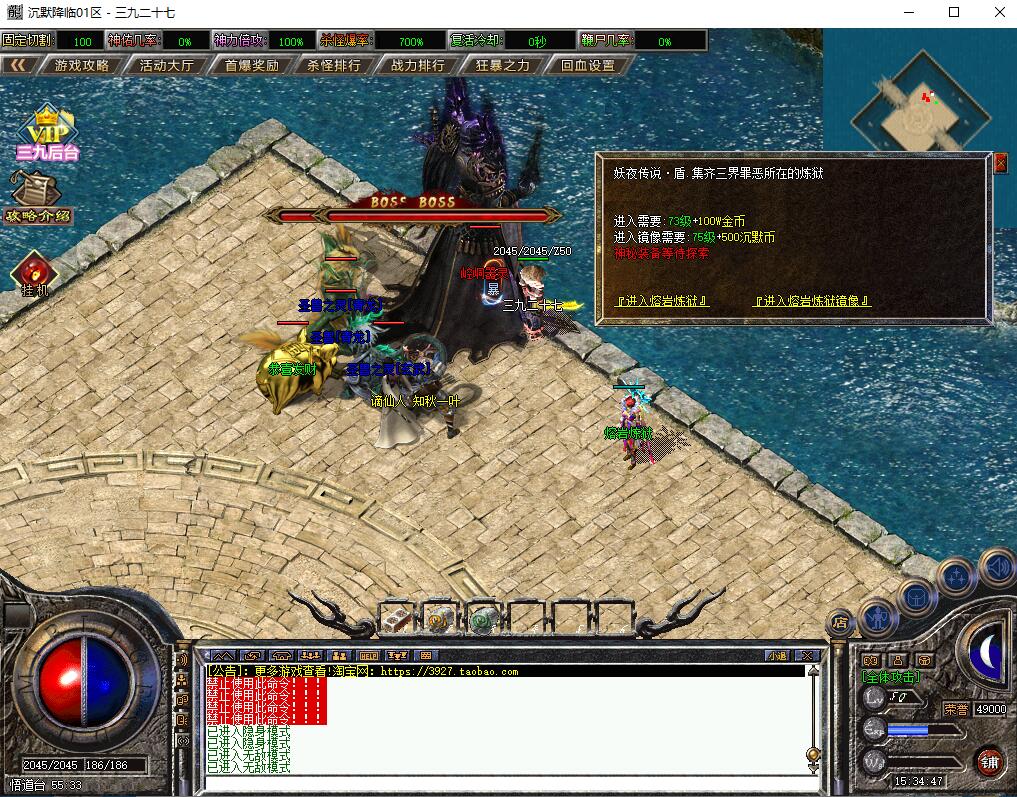Open the 铺 stall button
The width and height of the screenshot is (1017, 797).
990,761
